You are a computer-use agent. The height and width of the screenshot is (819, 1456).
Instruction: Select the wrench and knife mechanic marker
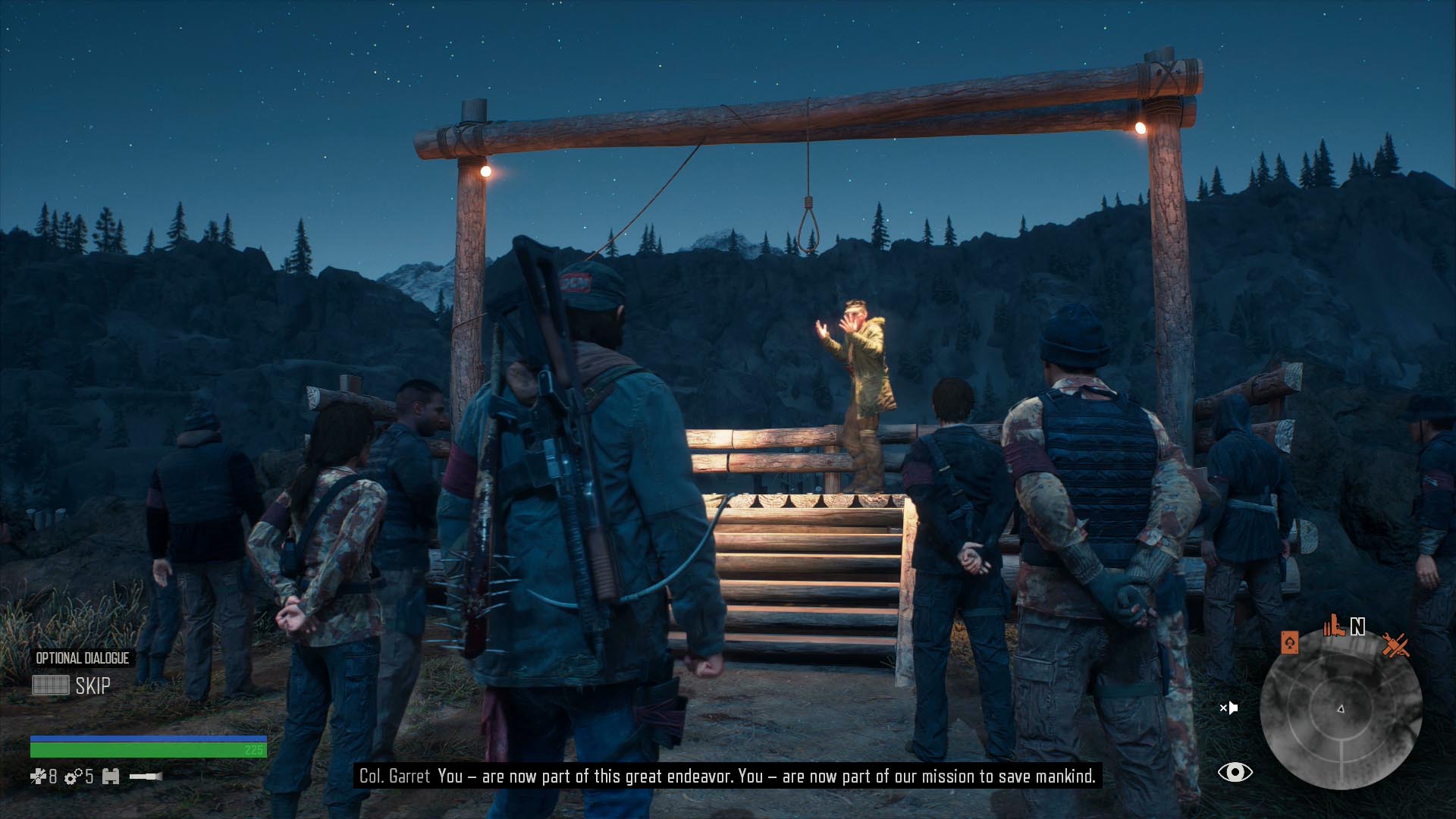(1395, 645)
